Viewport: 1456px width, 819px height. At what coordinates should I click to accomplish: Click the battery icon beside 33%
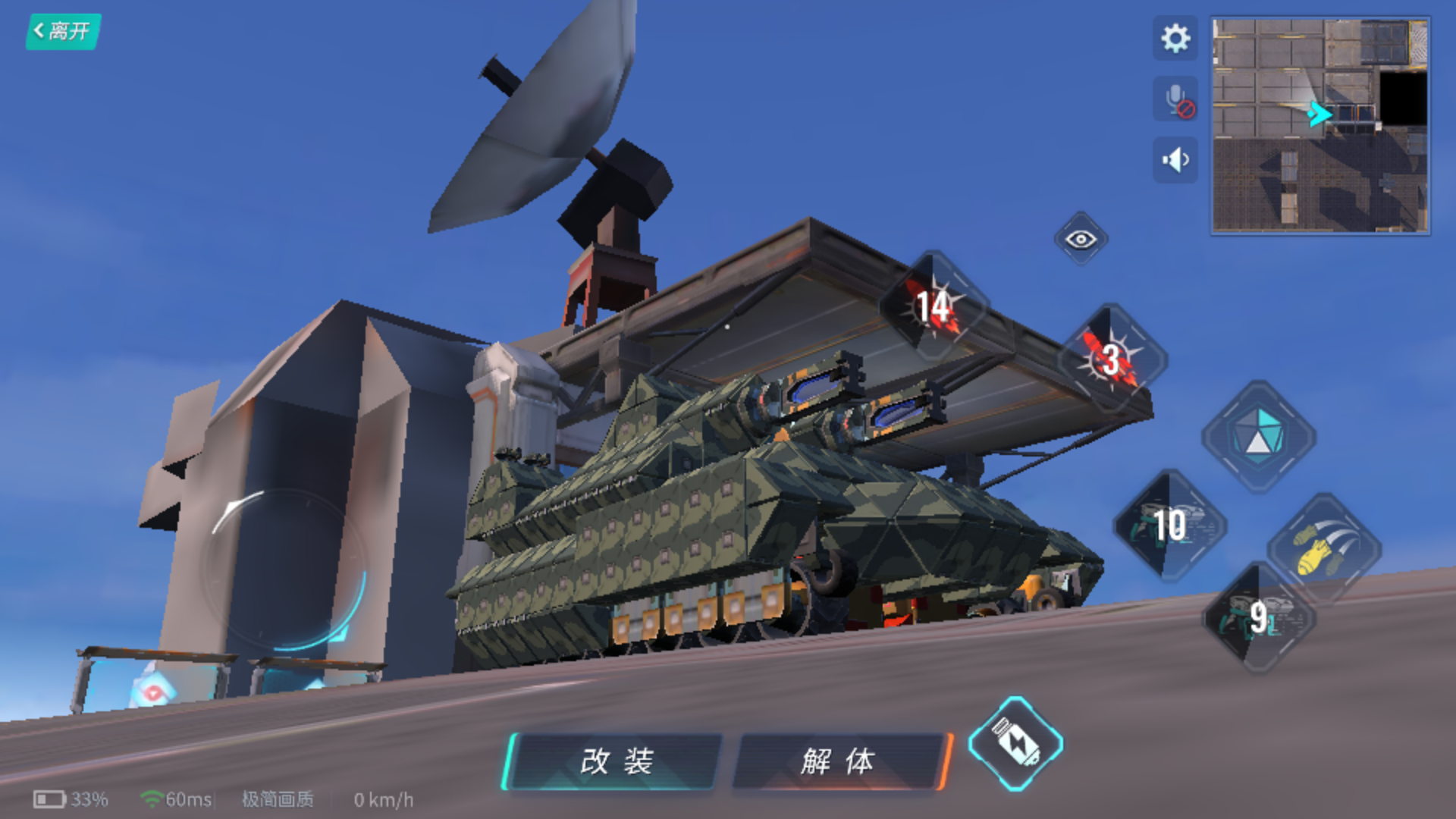pyautogui.click(x=49, y=799)
